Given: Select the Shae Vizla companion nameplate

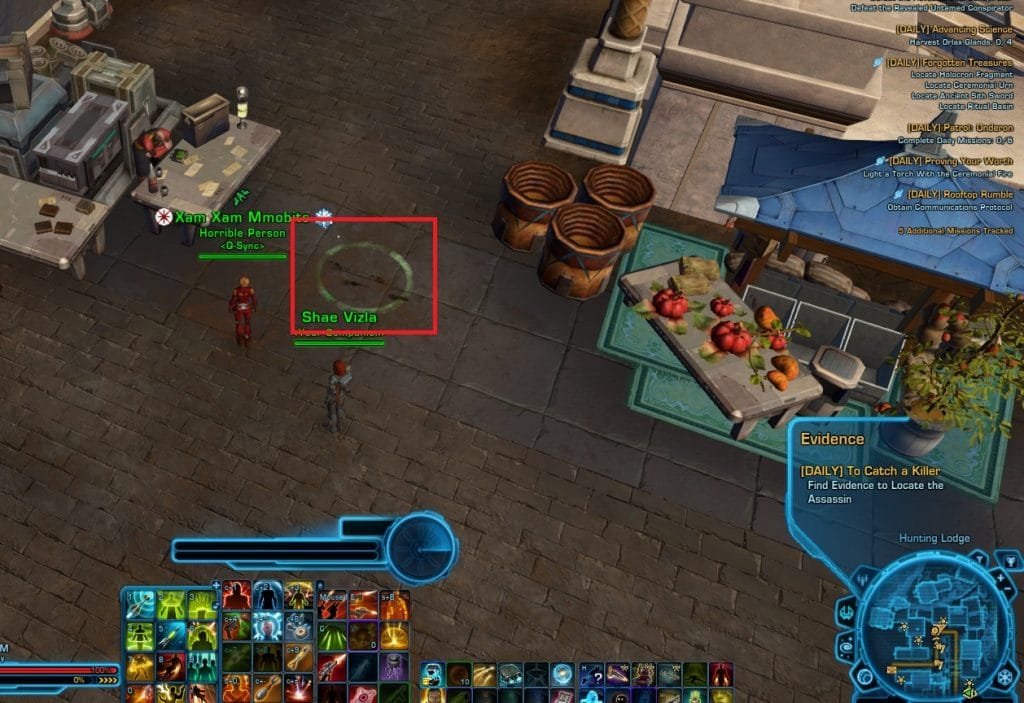Looking at the screenshot, I should [x=339, y=317].
